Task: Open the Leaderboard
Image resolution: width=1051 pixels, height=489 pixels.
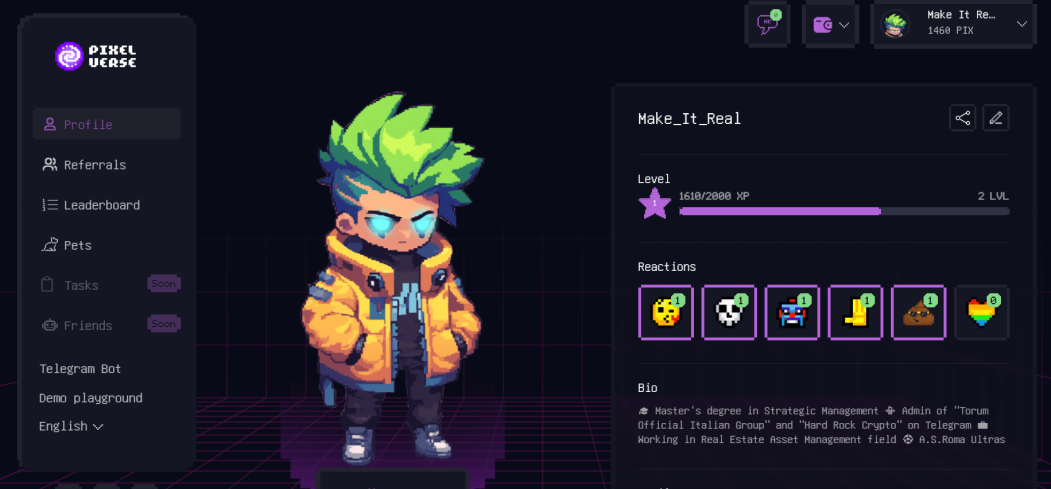Action: 101,205
